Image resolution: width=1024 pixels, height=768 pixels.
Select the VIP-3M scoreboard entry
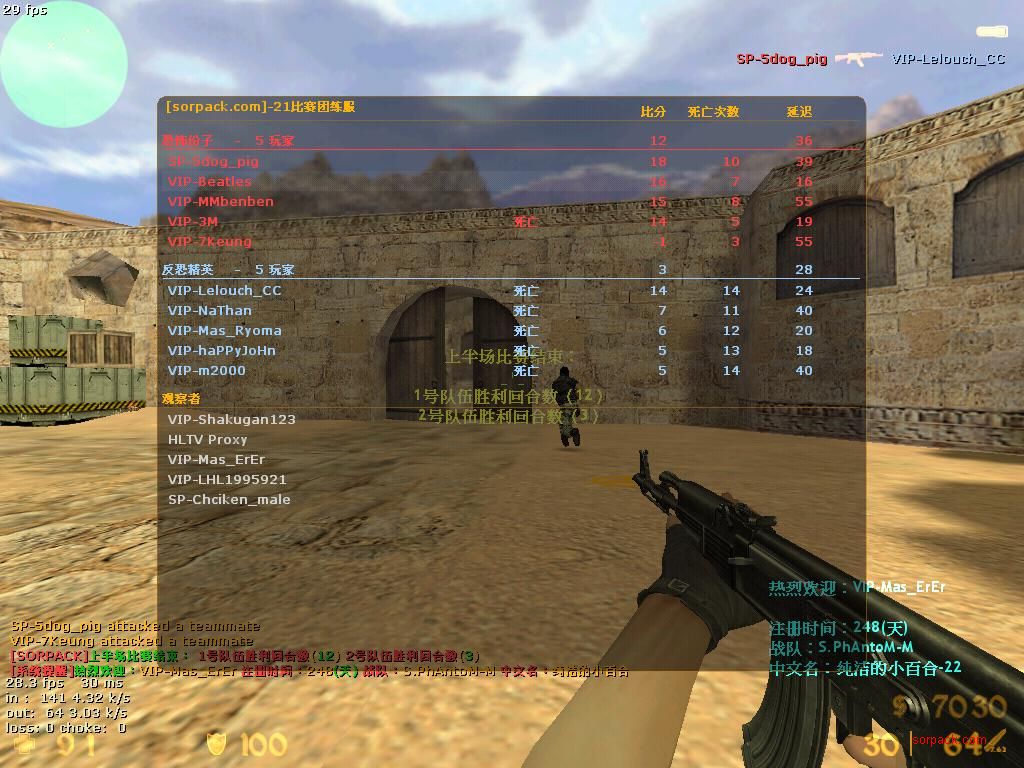click(193, 221)
